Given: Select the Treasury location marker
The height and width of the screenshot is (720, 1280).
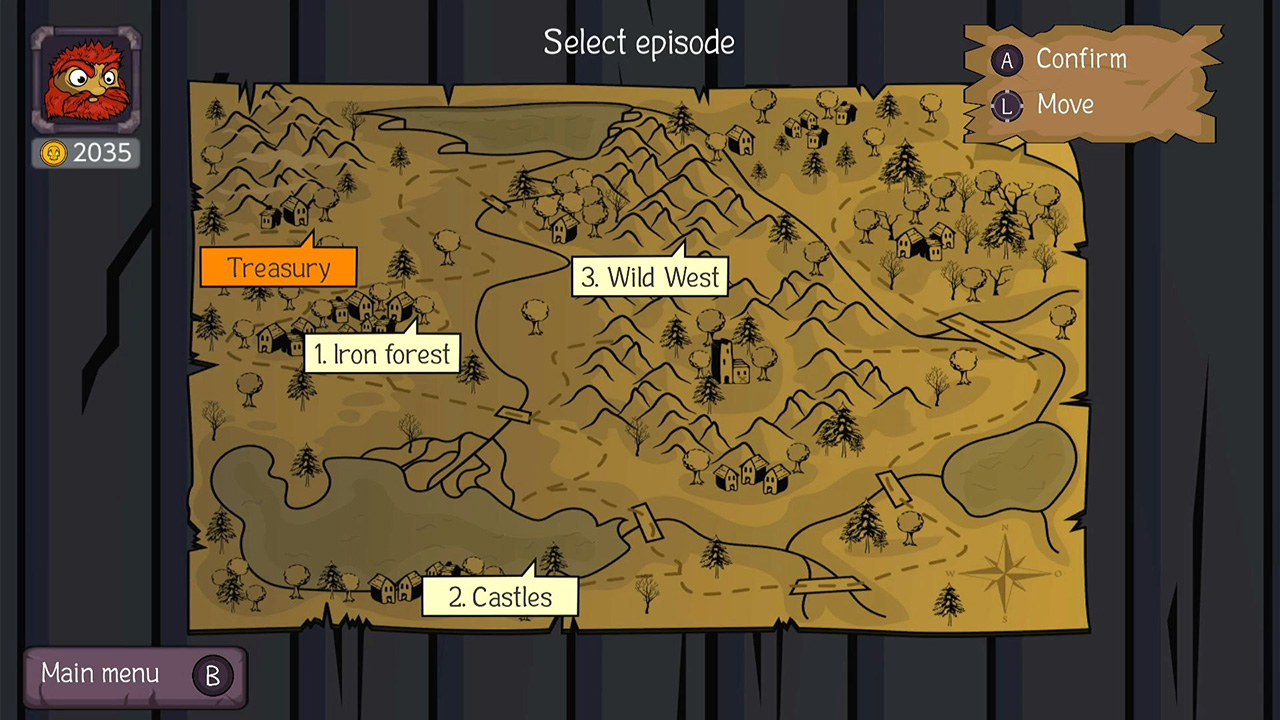Looking at the screenshot, I should (278, 268).
